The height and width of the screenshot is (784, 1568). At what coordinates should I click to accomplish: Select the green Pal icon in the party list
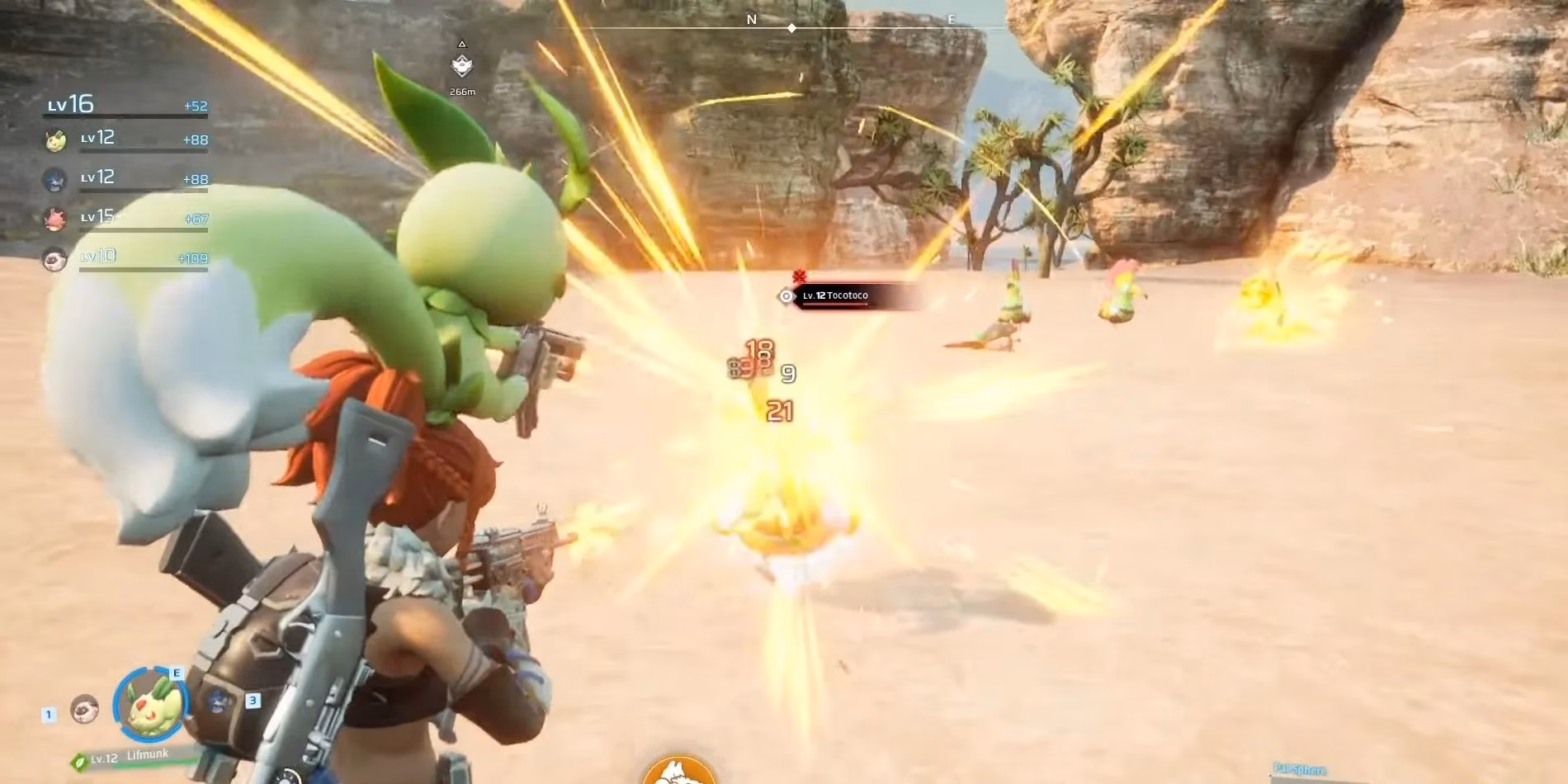coord(55,140)
